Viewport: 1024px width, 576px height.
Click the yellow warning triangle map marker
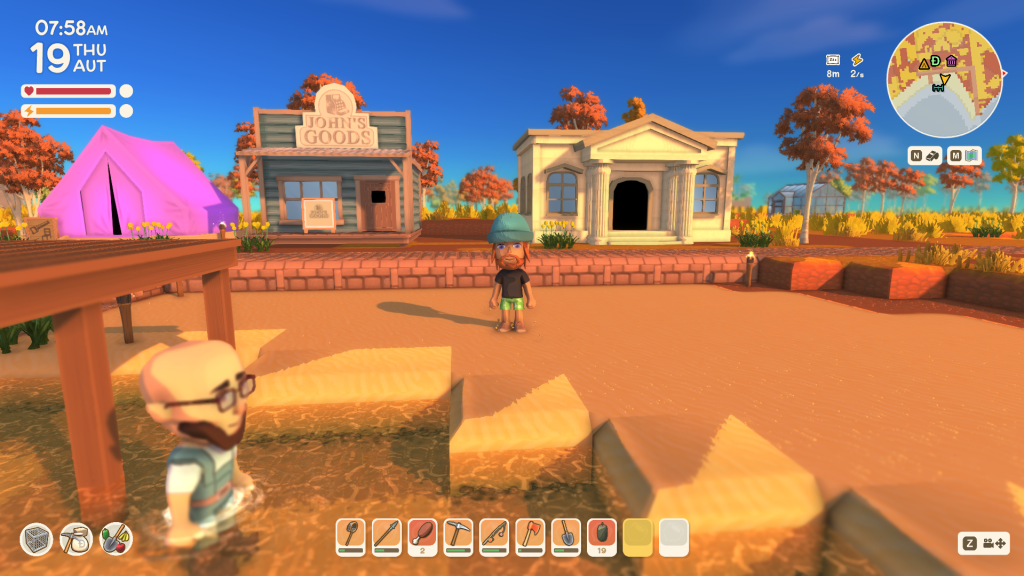click(x=924, y=66)
